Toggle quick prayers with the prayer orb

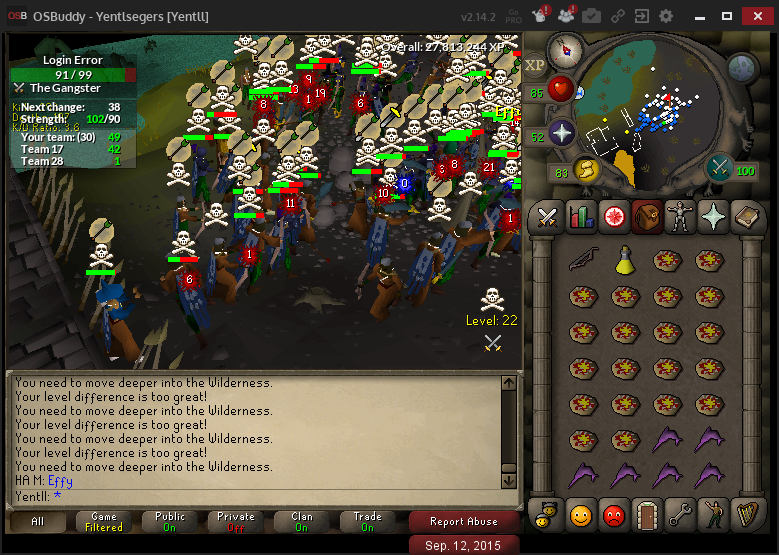[561, 133]
